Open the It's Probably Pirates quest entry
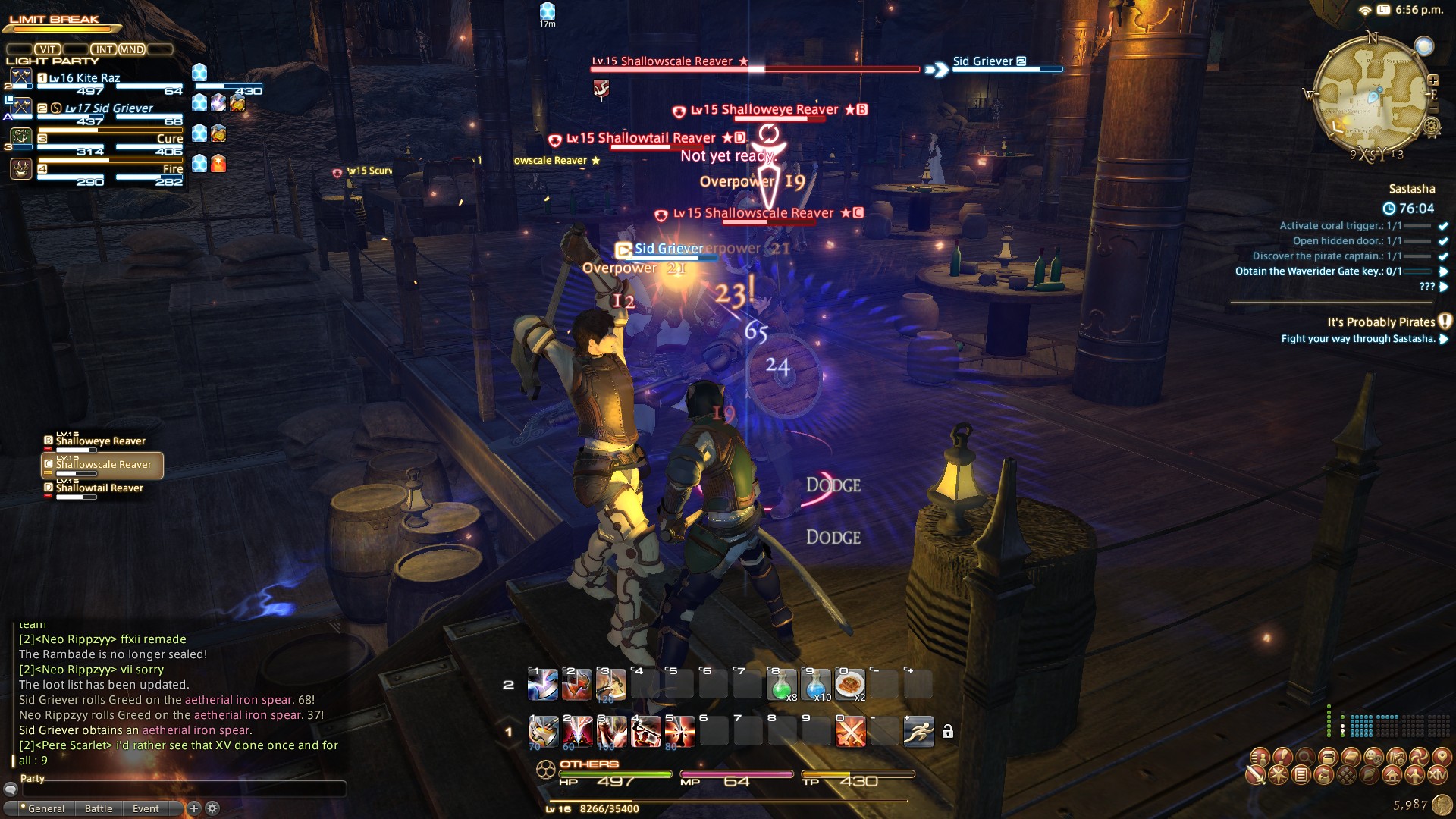This screenshot has height=819, width=1456. (1380, 322)
